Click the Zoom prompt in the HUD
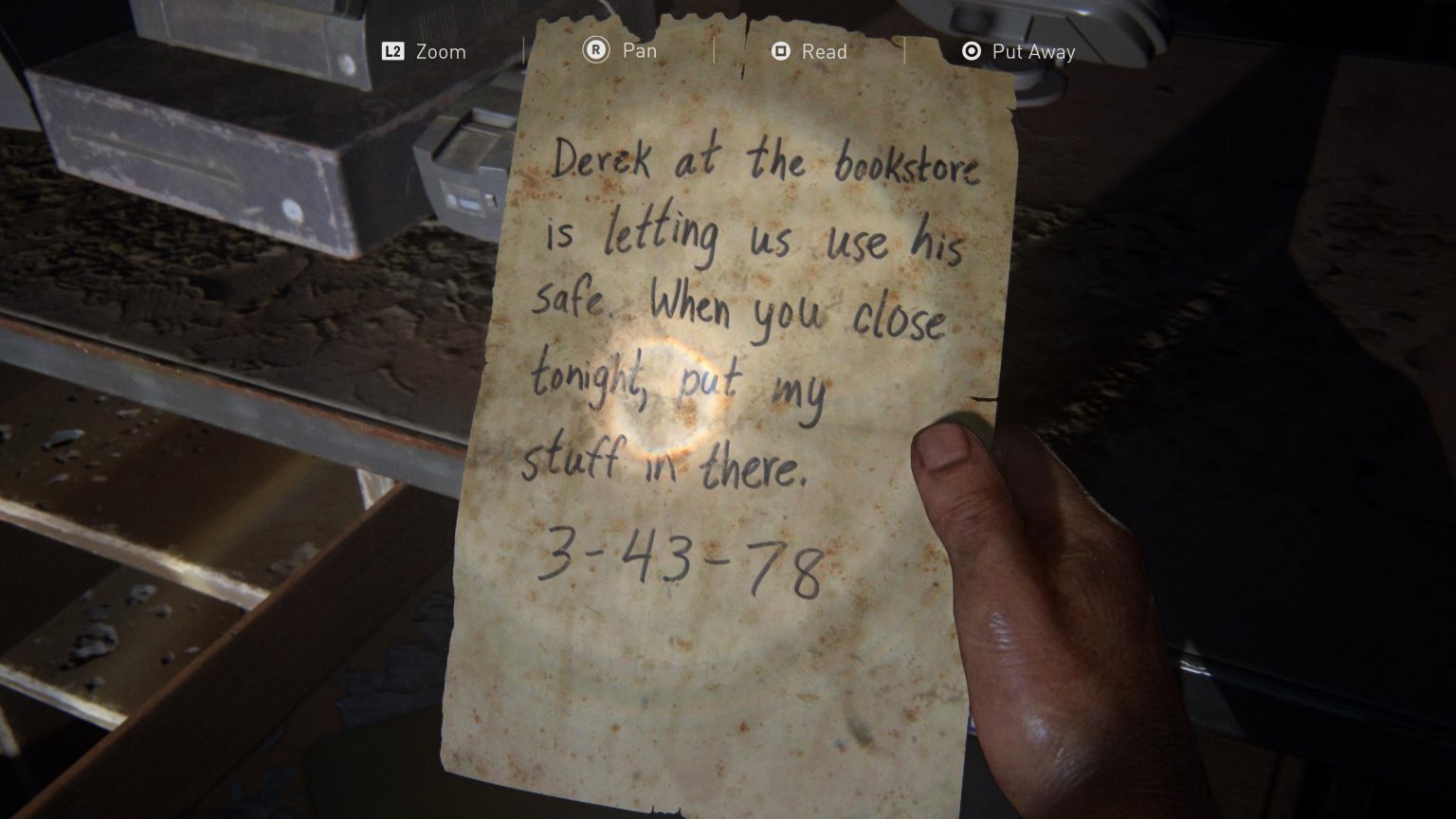The image size is (1456, 819). [x=442, y=52]
